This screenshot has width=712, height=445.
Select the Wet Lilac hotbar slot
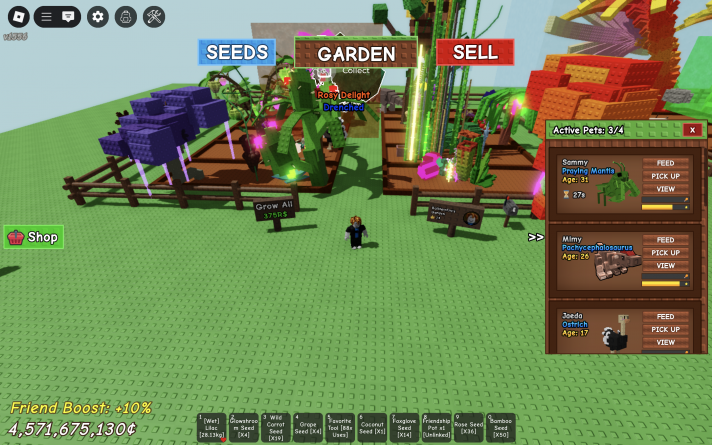coord(212,428)
